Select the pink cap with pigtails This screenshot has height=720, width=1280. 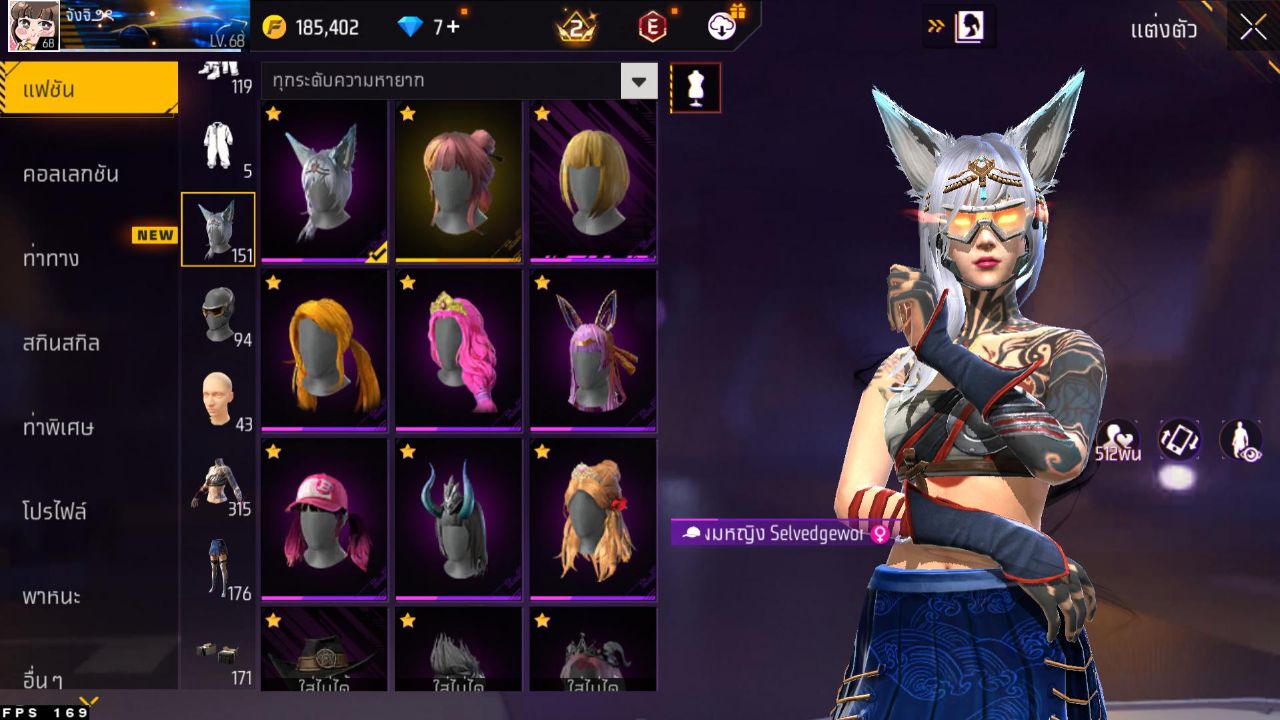pos(324,520)
